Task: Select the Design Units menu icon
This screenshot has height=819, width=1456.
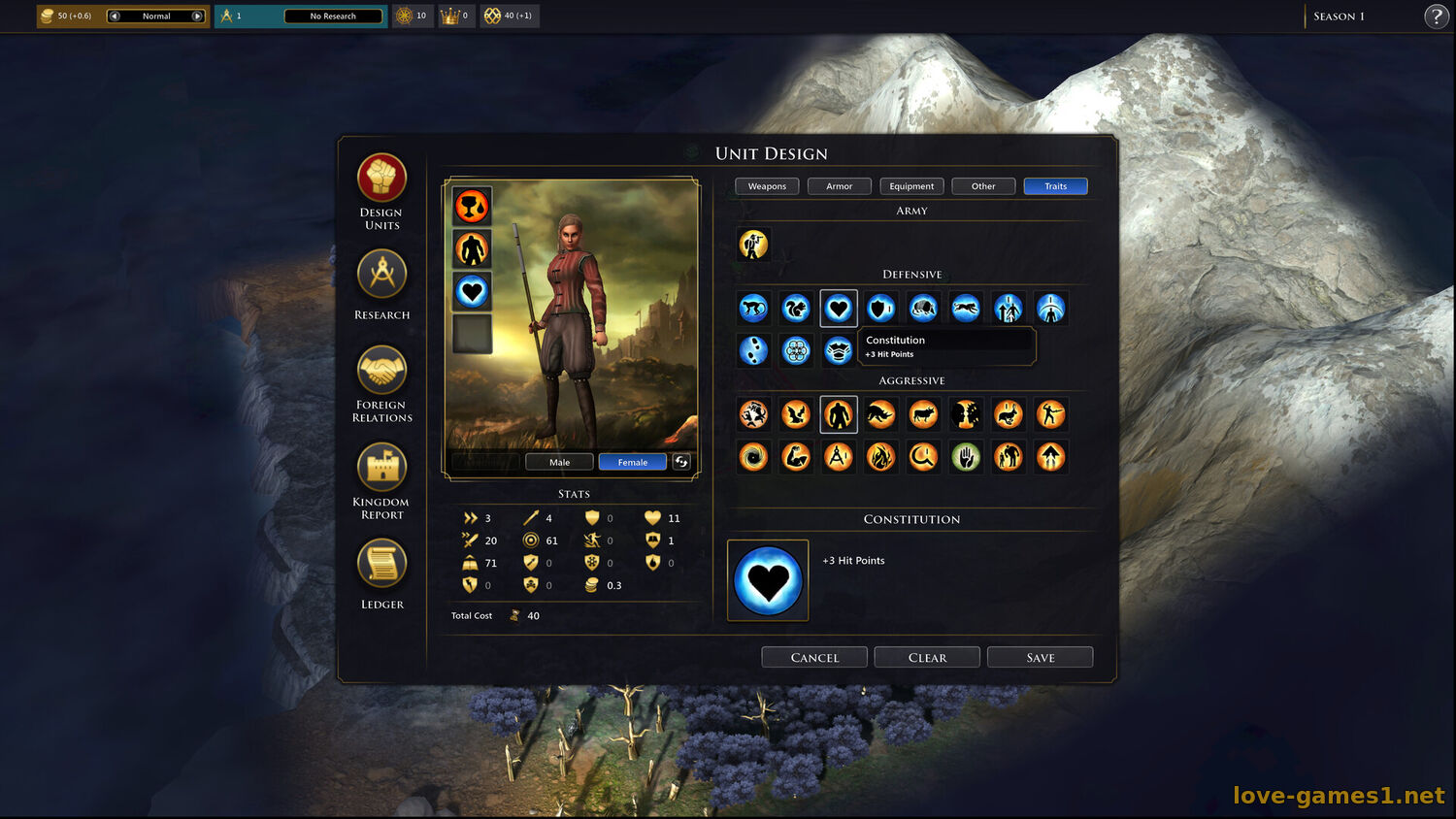Action: [x=381, y=179]
